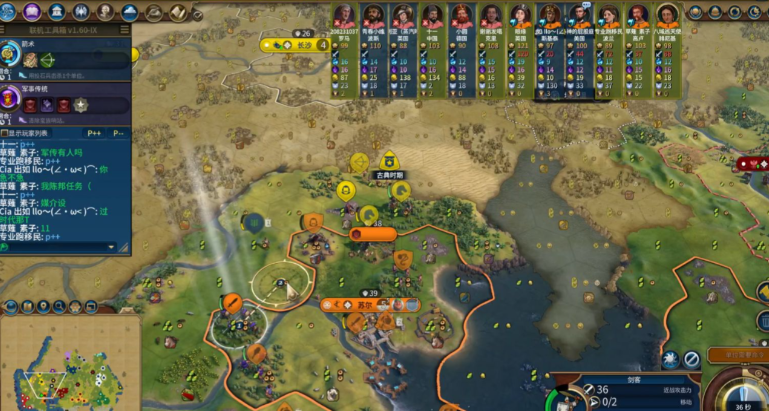Activate the skip turn unit action
The image size is (769, 411).
click(x=692, y=359)
